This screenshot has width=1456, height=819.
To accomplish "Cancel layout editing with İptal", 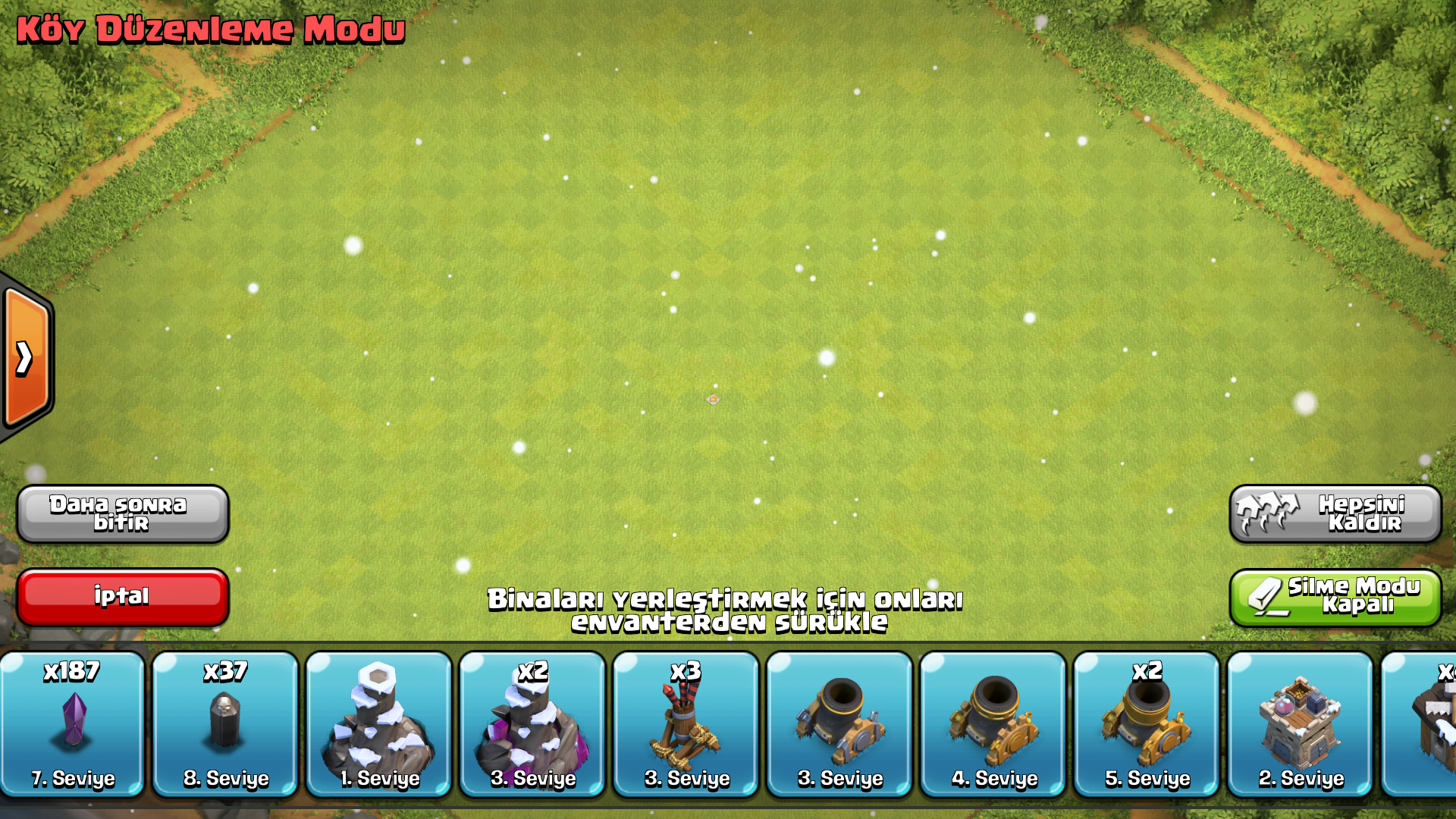I will click(x=123, y=597).
